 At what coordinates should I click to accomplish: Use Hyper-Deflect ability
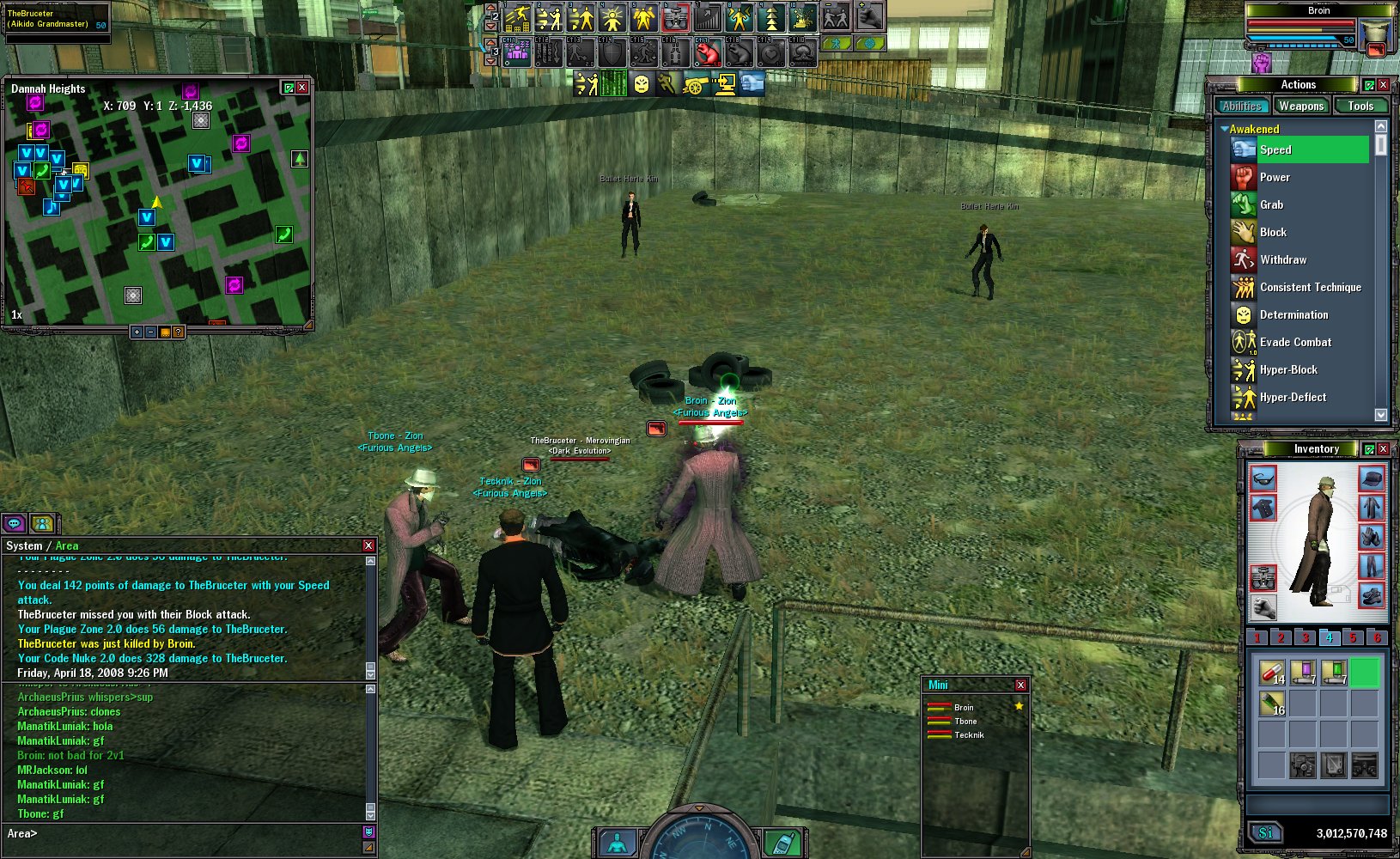1292,397
